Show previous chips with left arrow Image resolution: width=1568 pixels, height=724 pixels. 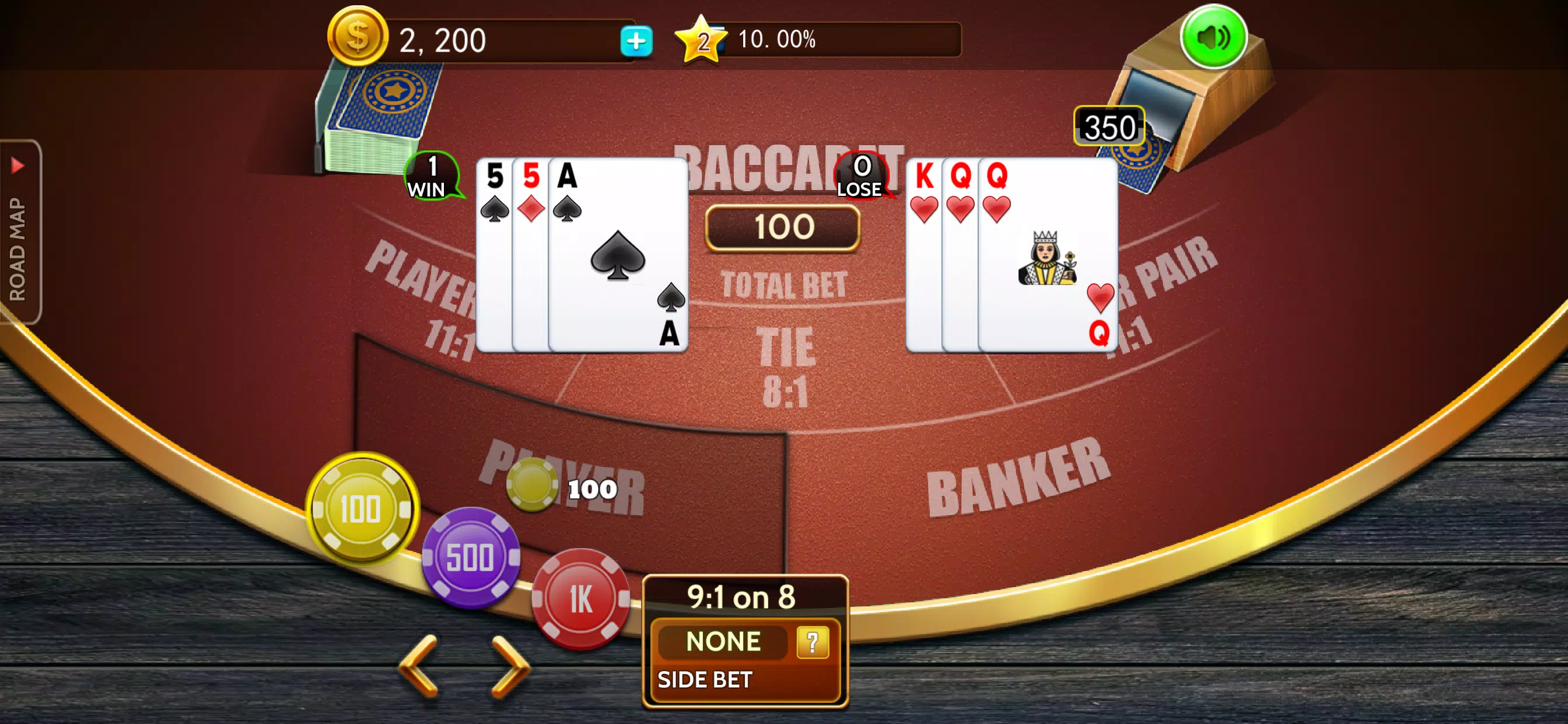419,665
